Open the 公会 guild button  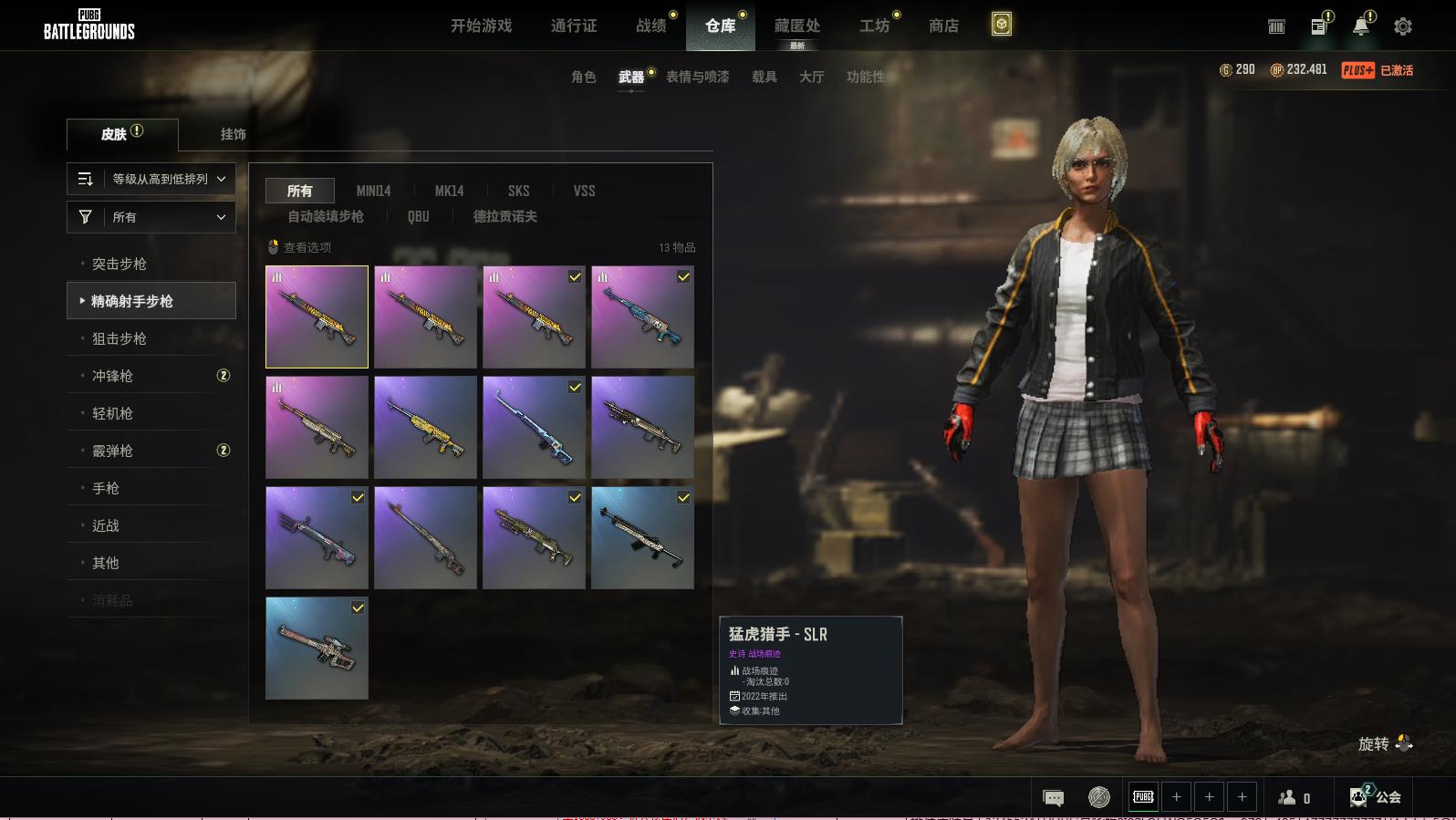click(x=1376, y=797)
